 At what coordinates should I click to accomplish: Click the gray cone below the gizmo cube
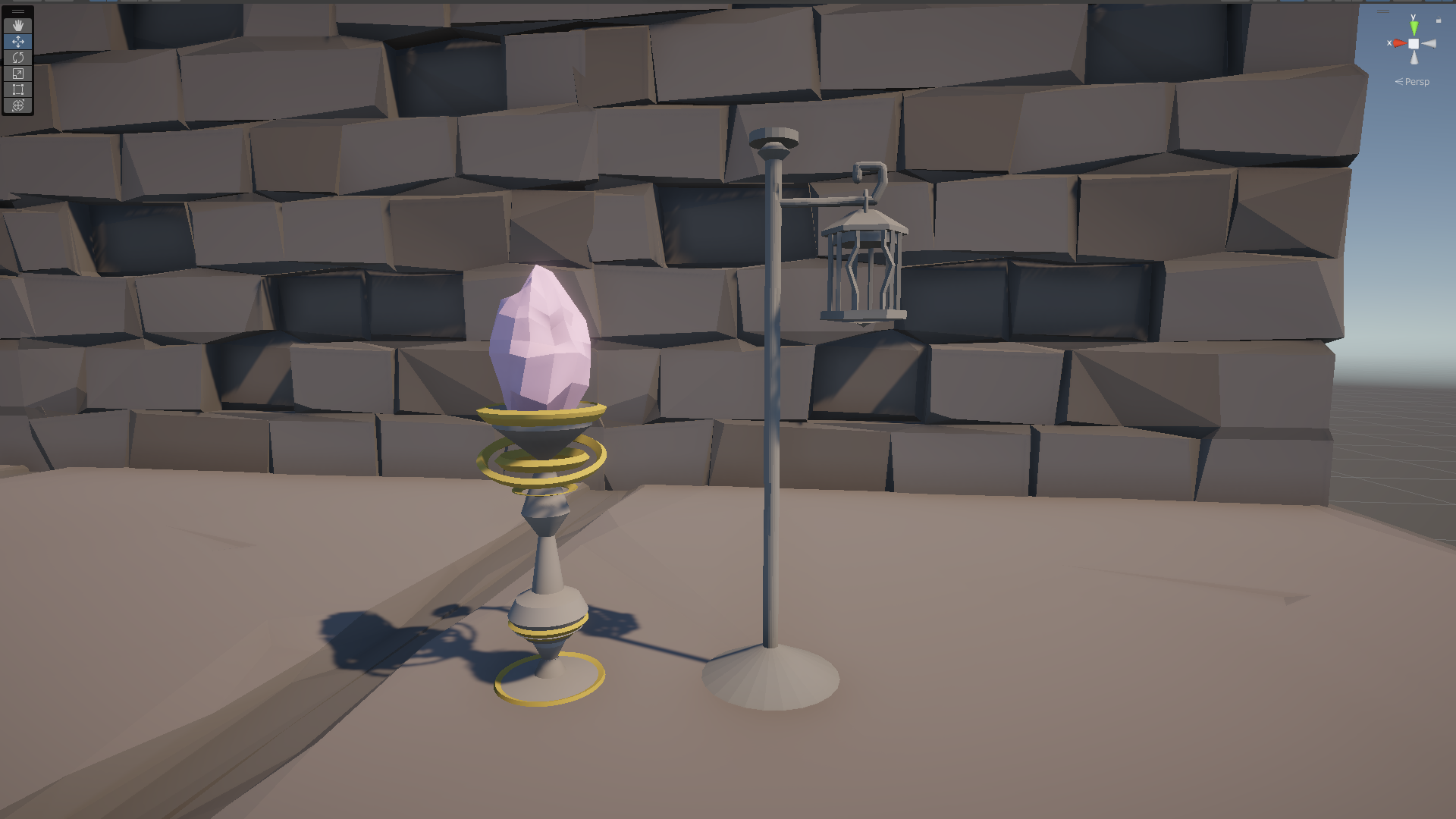point(1414,58)
